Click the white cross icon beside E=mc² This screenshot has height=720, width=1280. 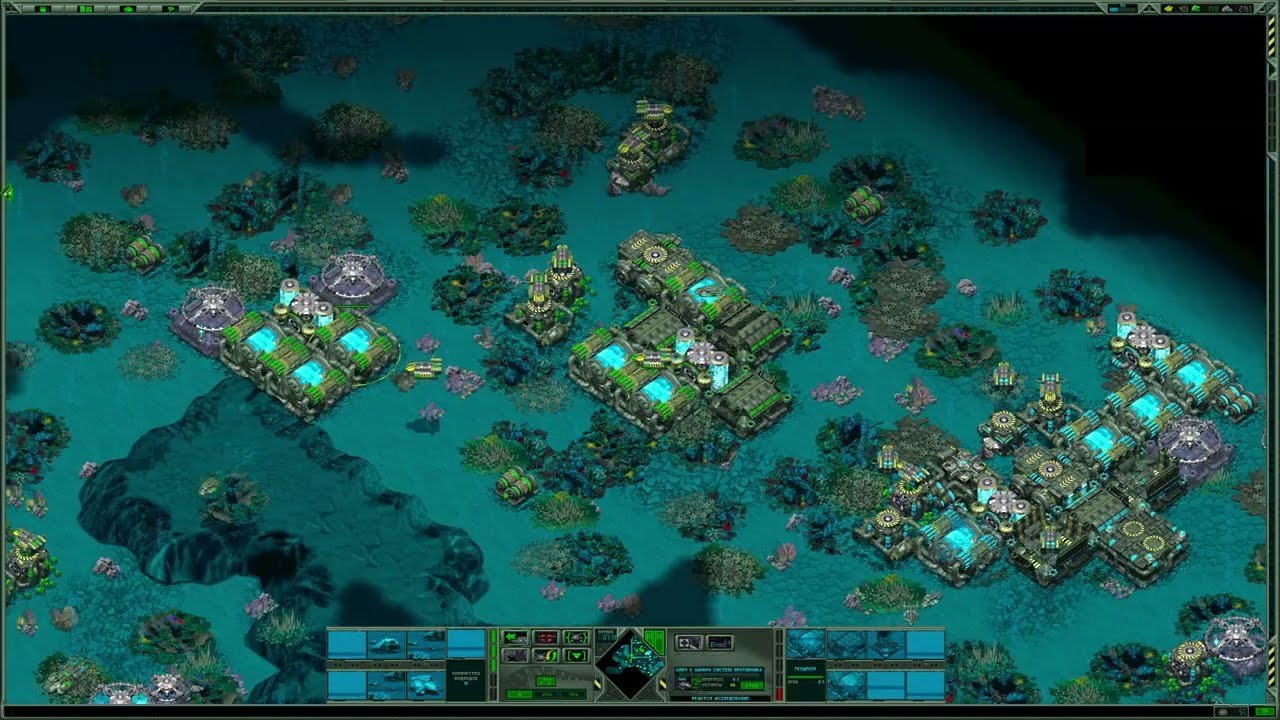tap(688, 642)
